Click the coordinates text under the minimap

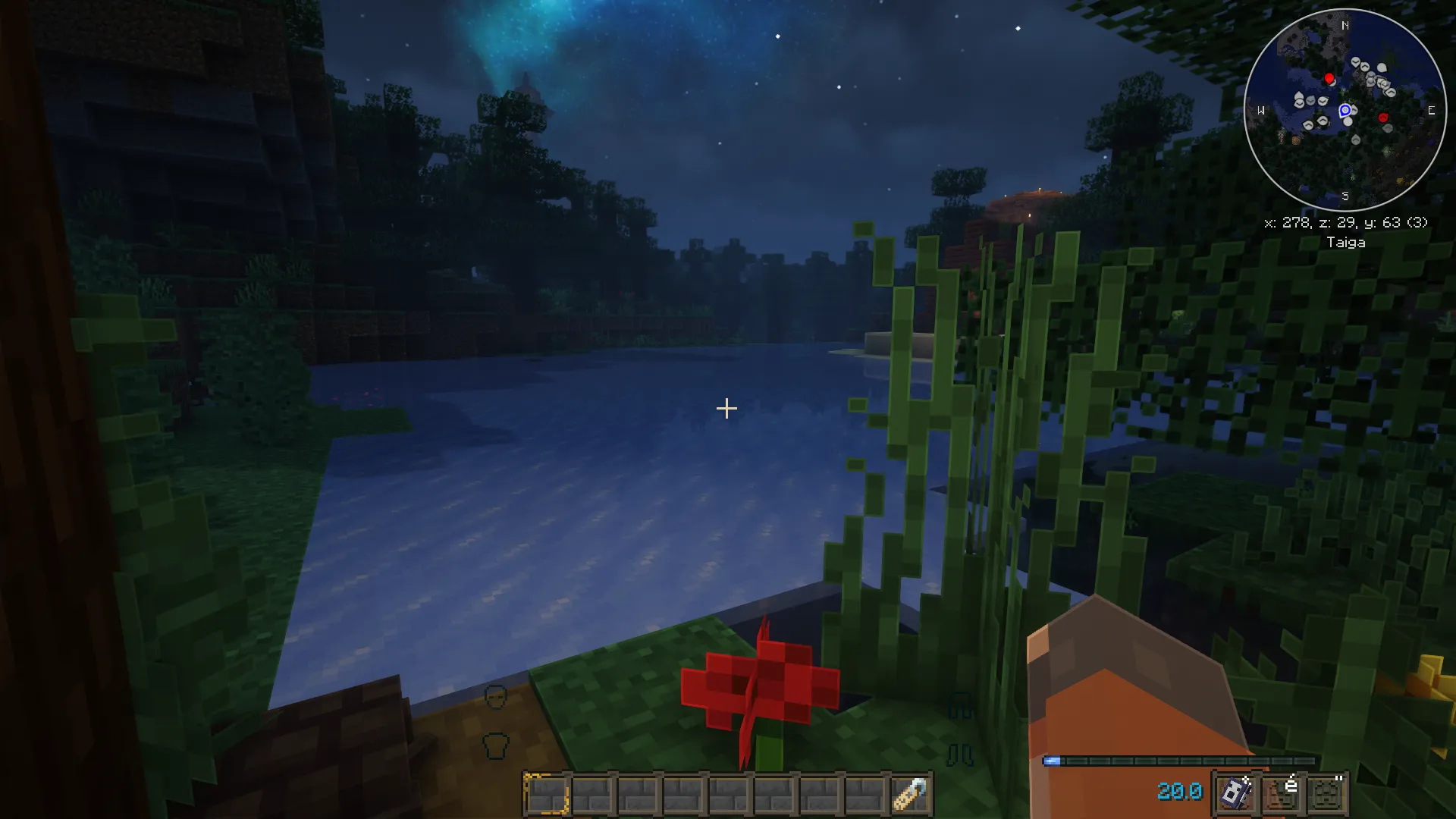tap(1346, 223)
